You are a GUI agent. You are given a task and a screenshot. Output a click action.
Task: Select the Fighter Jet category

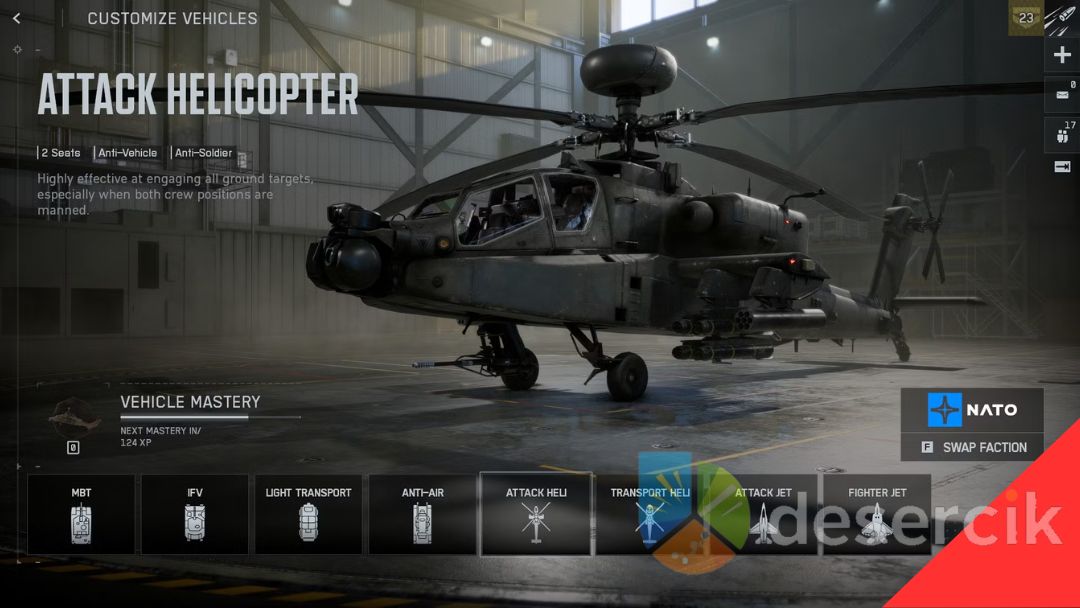877,514
